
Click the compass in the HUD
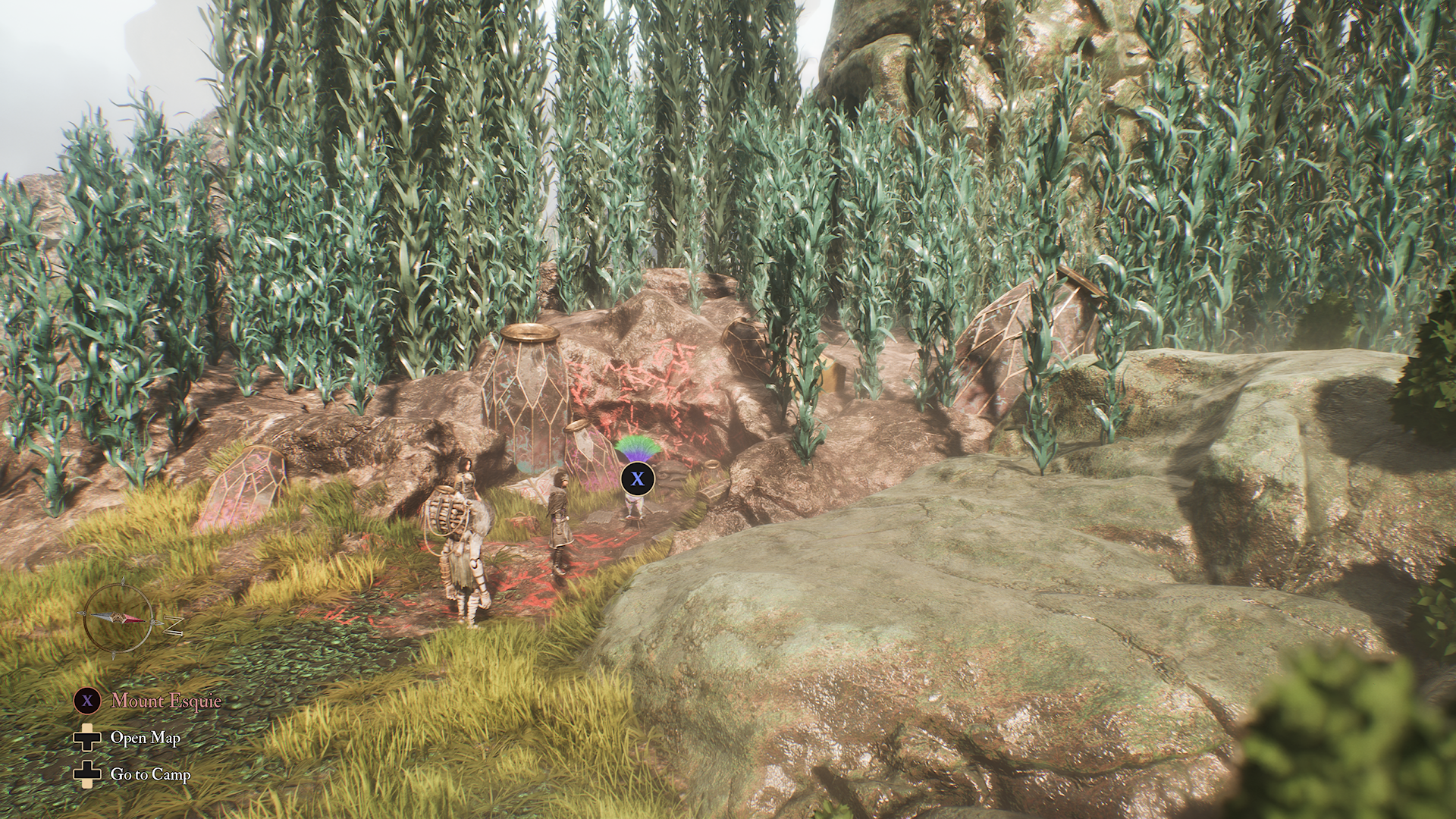point(117,618)
